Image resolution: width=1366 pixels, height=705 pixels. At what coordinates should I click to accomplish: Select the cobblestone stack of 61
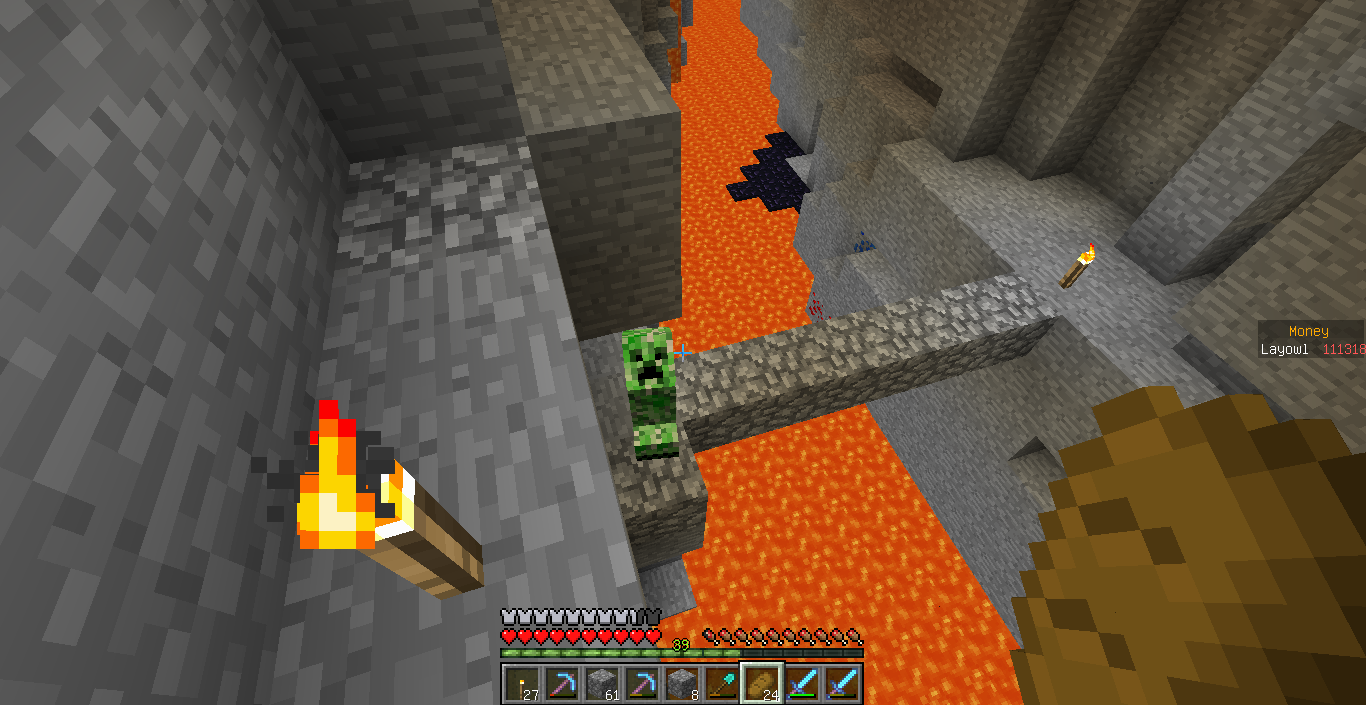coord(600,683)
